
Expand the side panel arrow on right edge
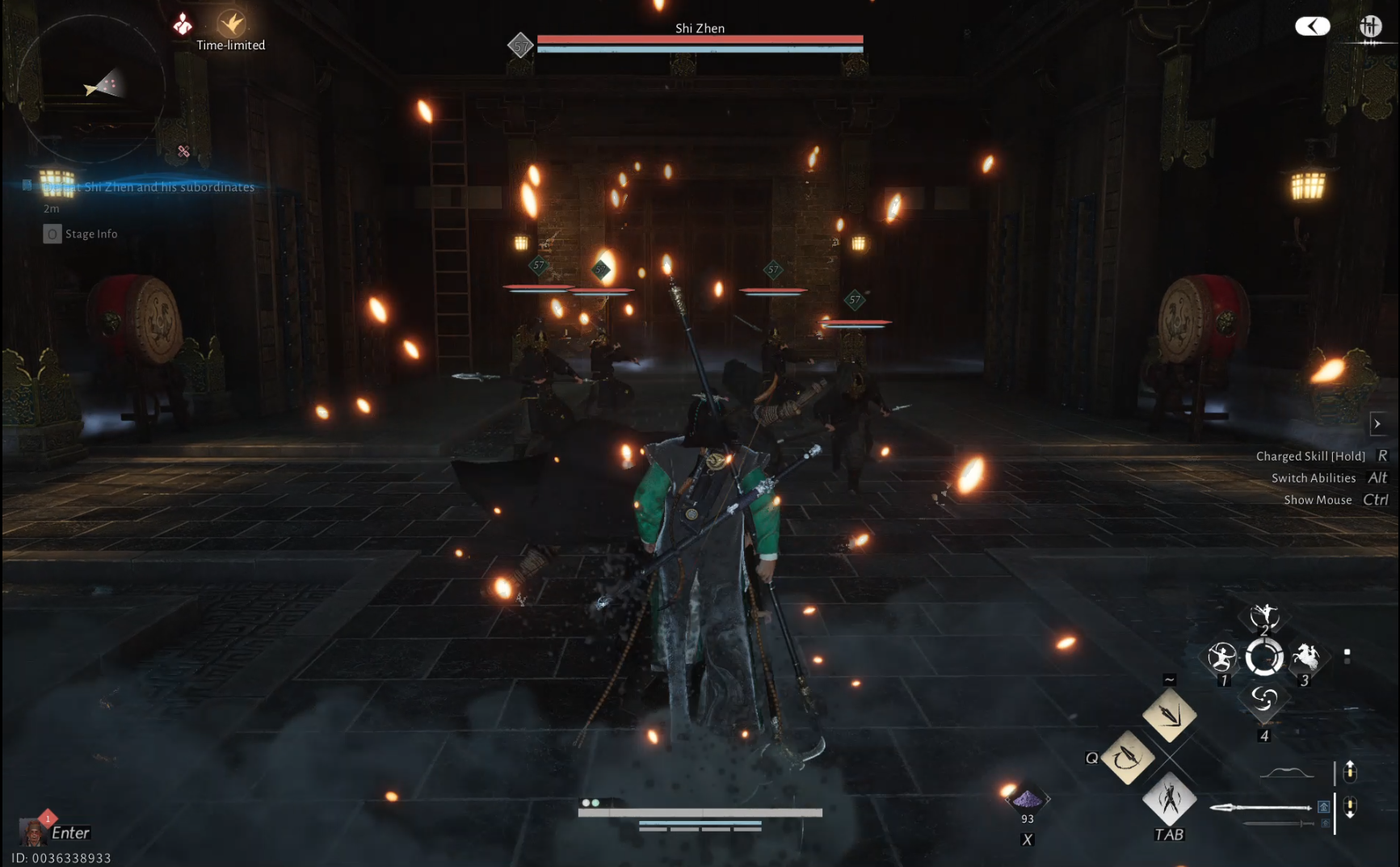tap(1377, 423)
